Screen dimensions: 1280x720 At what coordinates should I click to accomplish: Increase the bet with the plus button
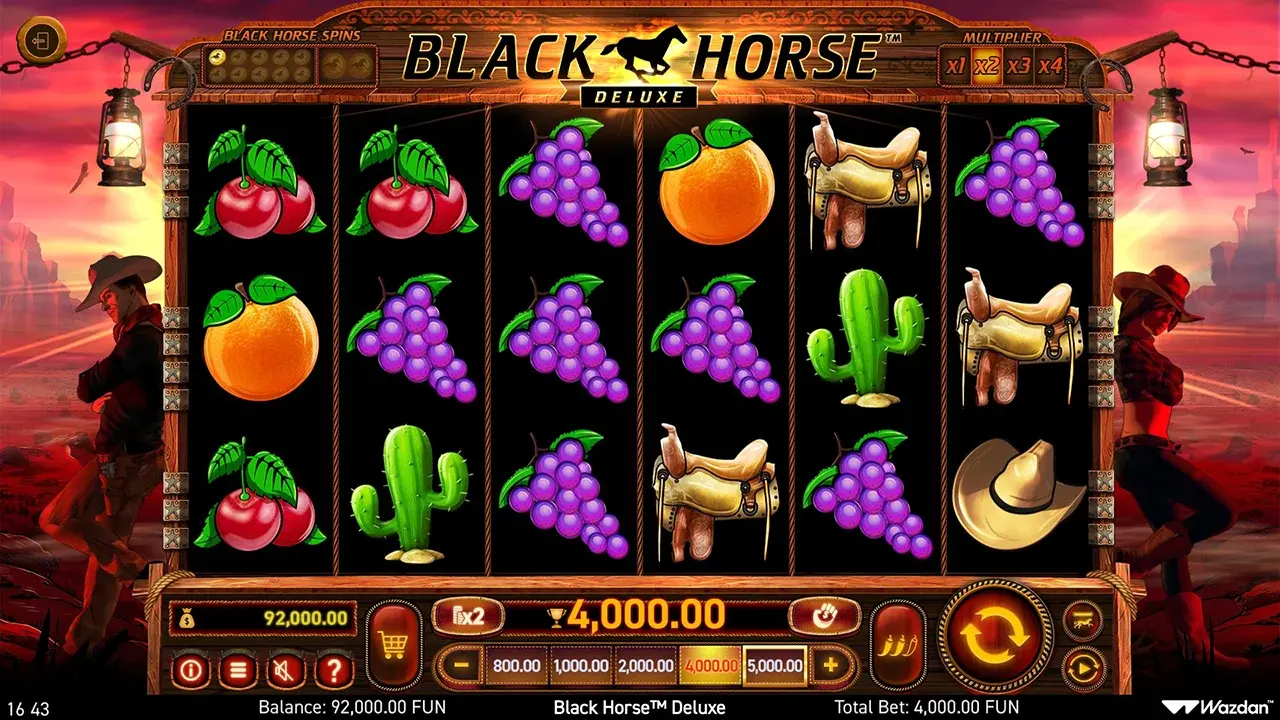pyautogui.click(x=831, y=665)
